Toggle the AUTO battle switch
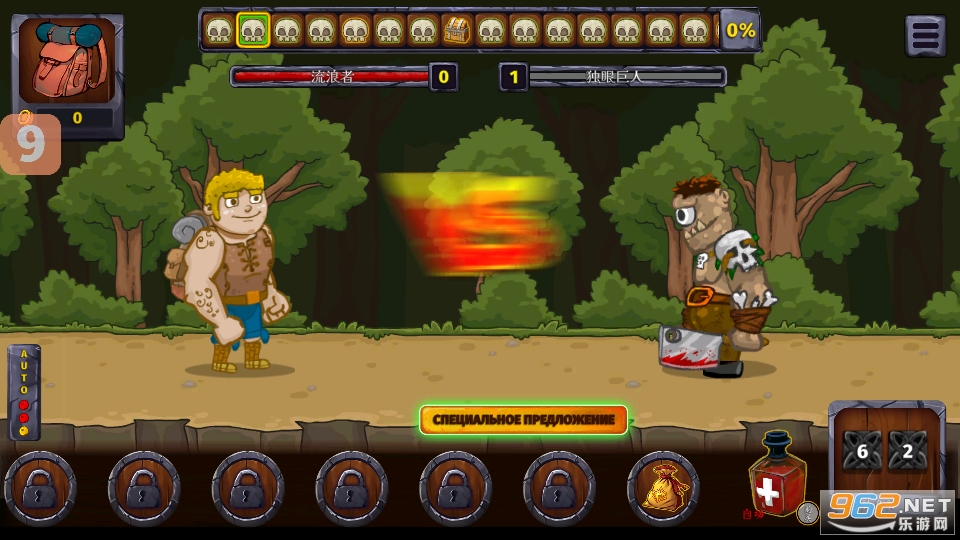 [24, 393]
